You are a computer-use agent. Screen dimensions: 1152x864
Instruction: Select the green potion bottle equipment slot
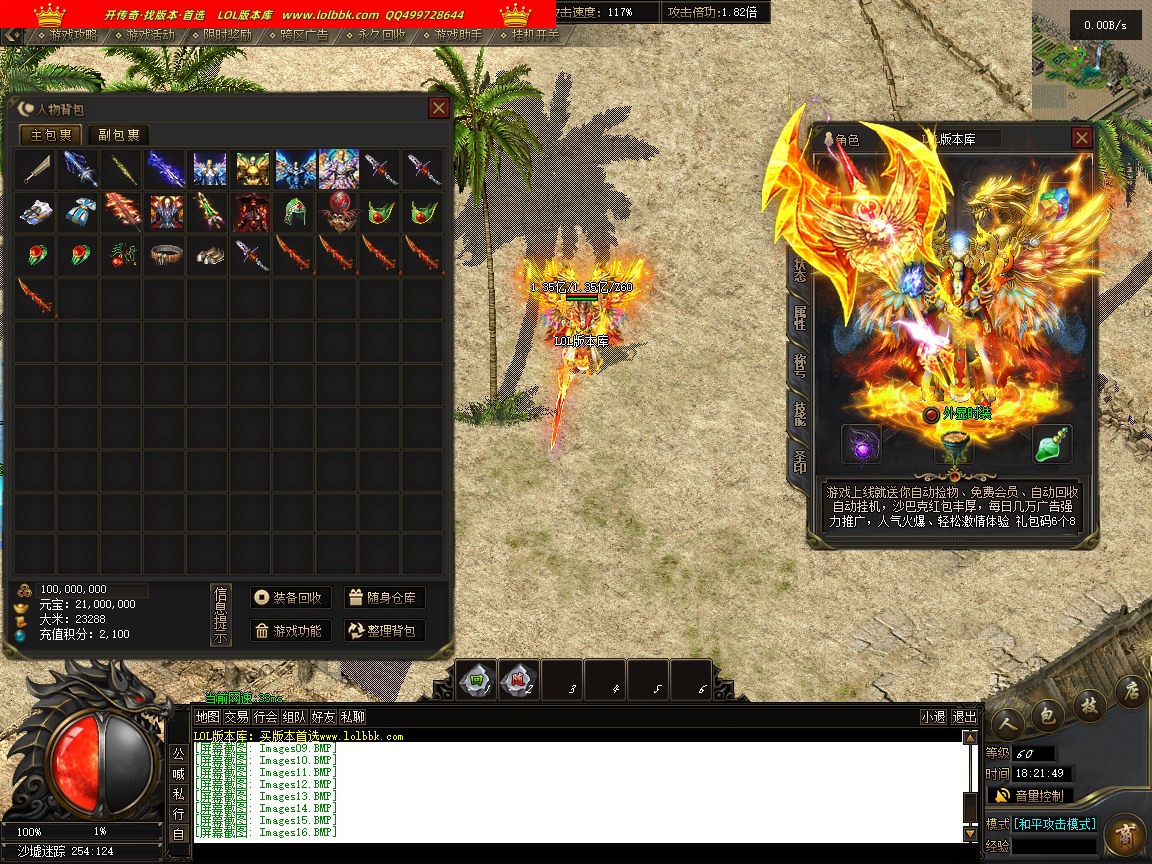pos(1052,445)
